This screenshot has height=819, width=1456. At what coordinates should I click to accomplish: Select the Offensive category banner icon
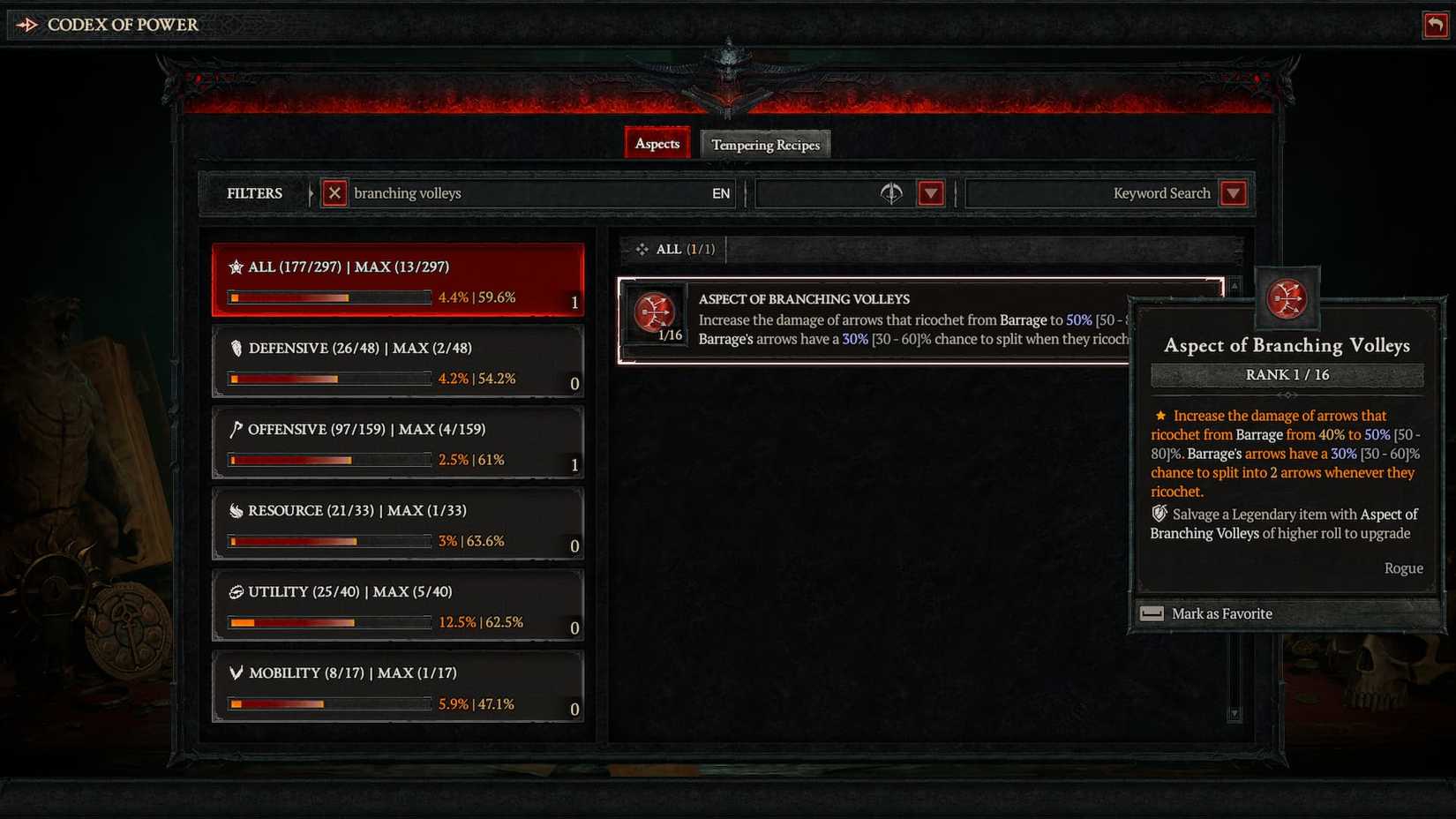click(x=235, y=429)
